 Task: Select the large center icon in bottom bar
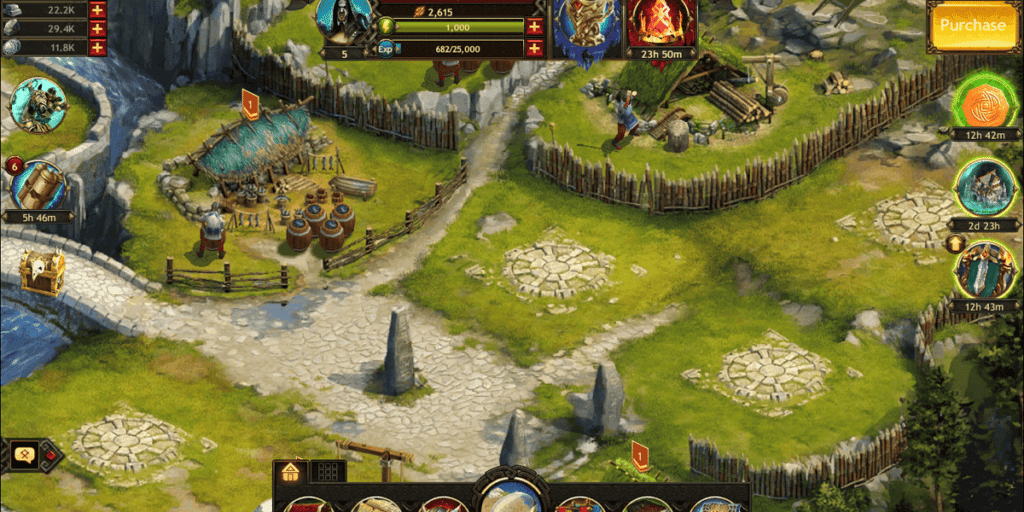[x=511, y=493]
